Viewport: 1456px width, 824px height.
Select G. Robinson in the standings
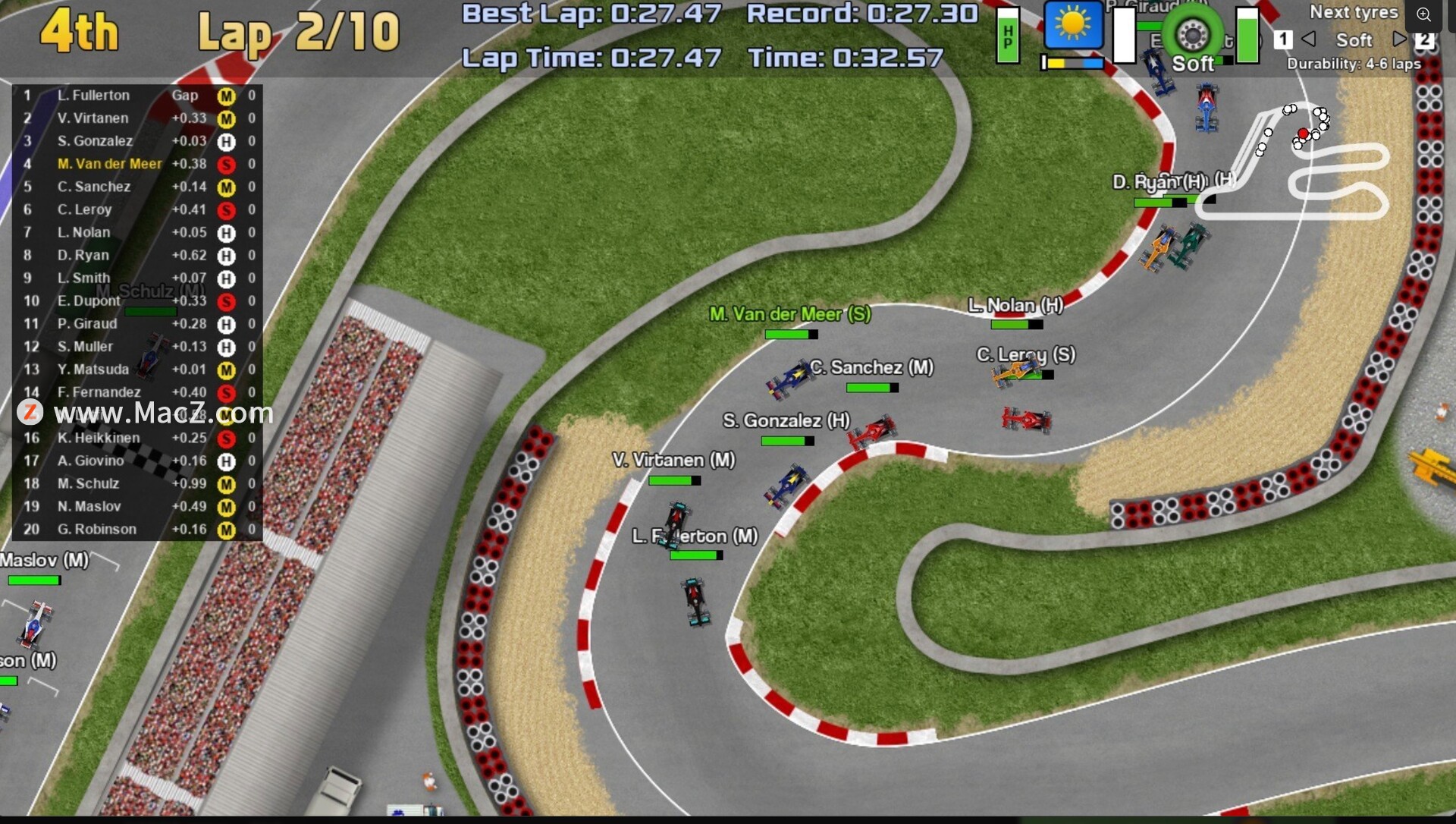[x=97, y=530]
